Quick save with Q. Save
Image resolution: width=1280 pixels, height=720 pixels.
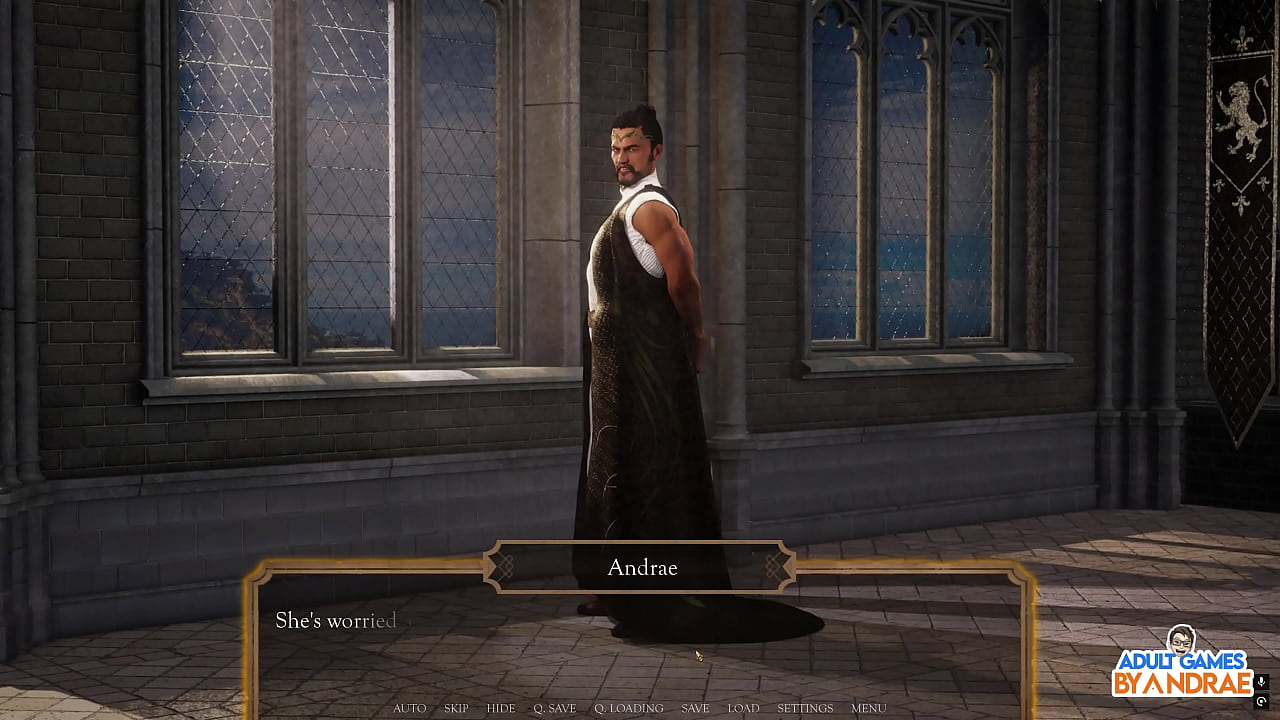click(554, 708)
